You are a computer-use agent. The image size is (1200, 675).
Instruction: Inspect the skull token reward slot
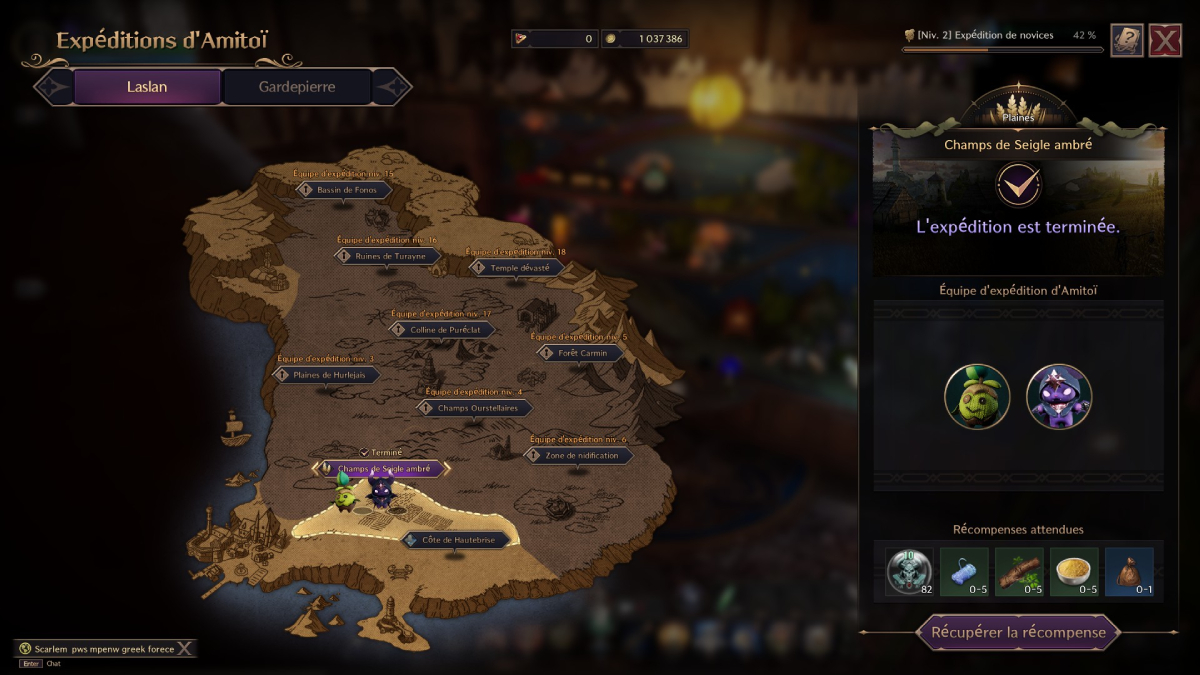pos(909,573)
